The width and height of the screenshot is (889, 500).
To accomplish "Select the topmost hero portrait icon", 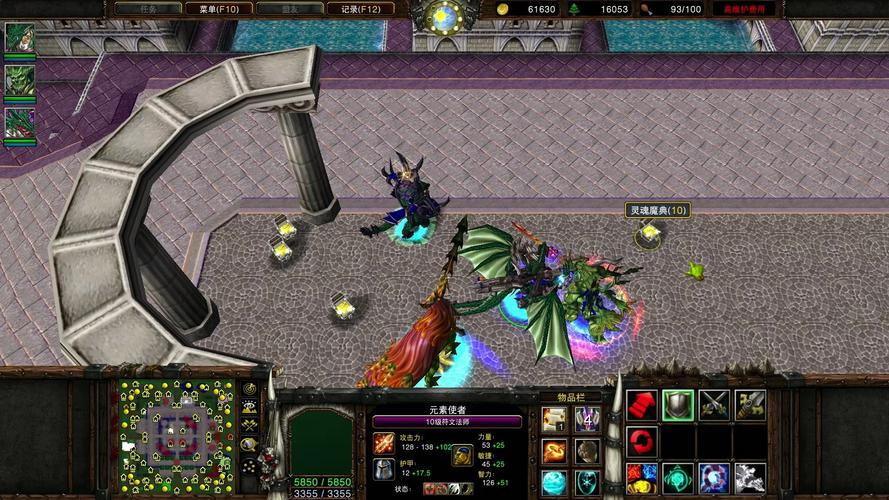I will click(19, 38).
